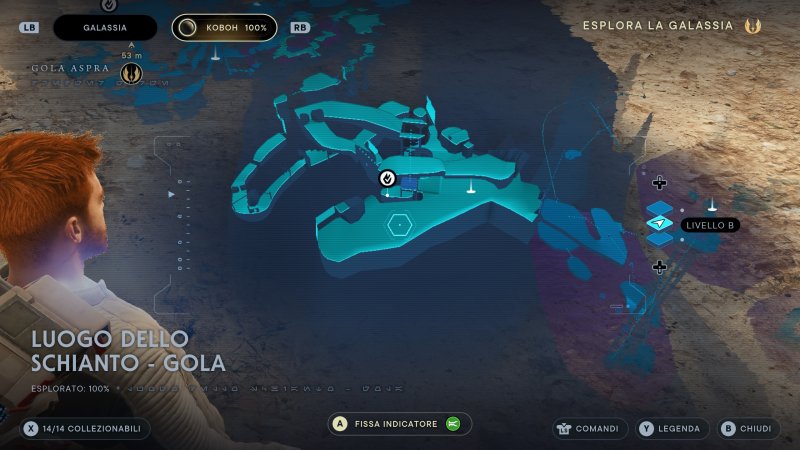Image resolution: width=800 pixels, height=450 pixels.
Task: Go down one map level with the lower plus
Action: tap(659, 267)
